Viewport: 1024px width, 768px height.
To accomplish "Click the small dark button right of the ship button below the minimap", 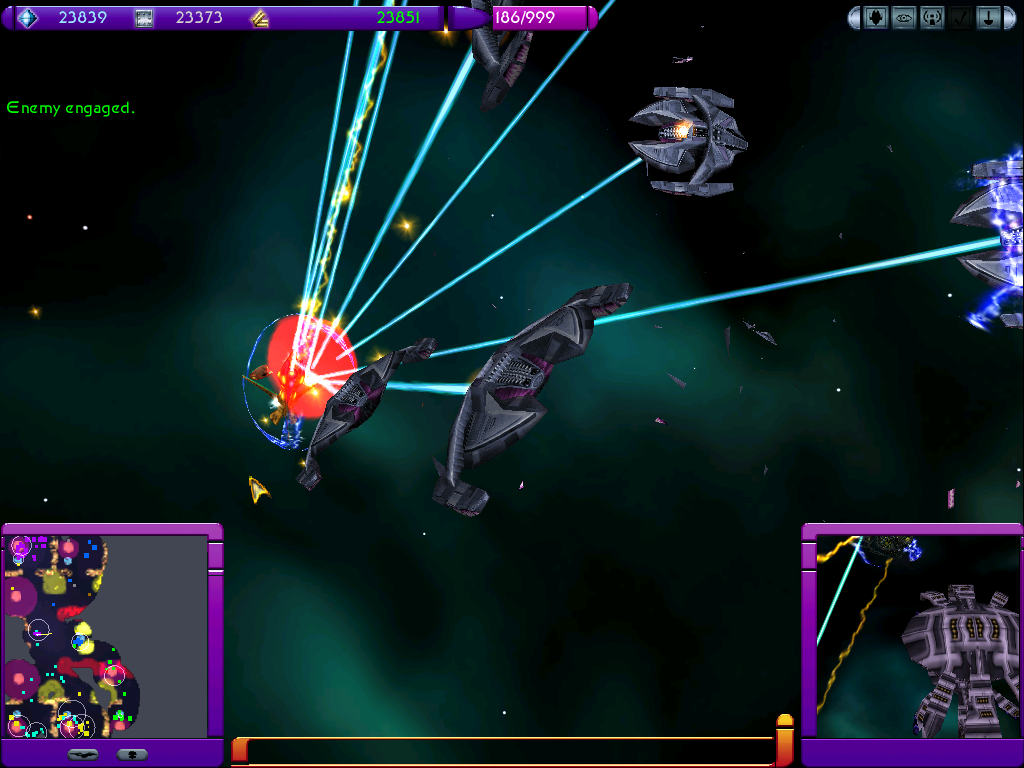I will coord(132,754).
